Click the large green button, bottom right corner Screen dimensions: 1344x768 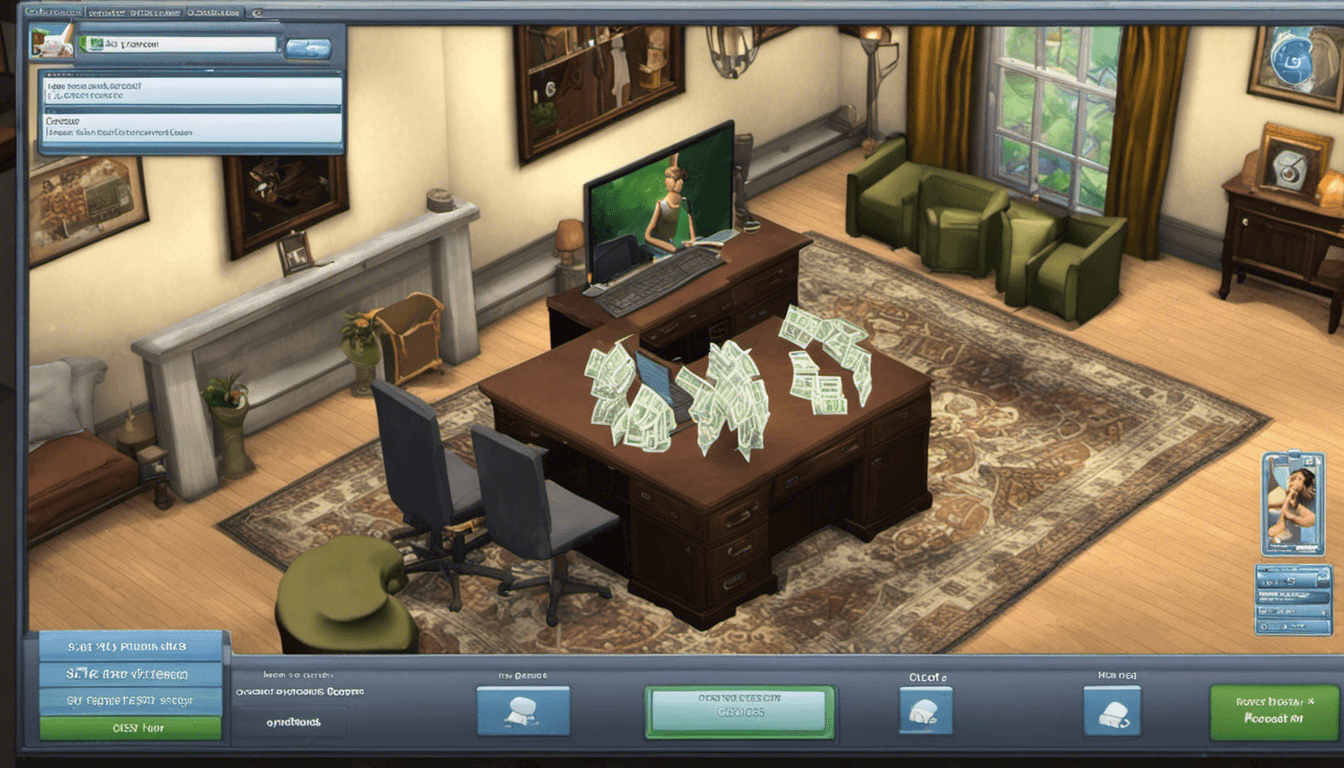click(1274, 711)
